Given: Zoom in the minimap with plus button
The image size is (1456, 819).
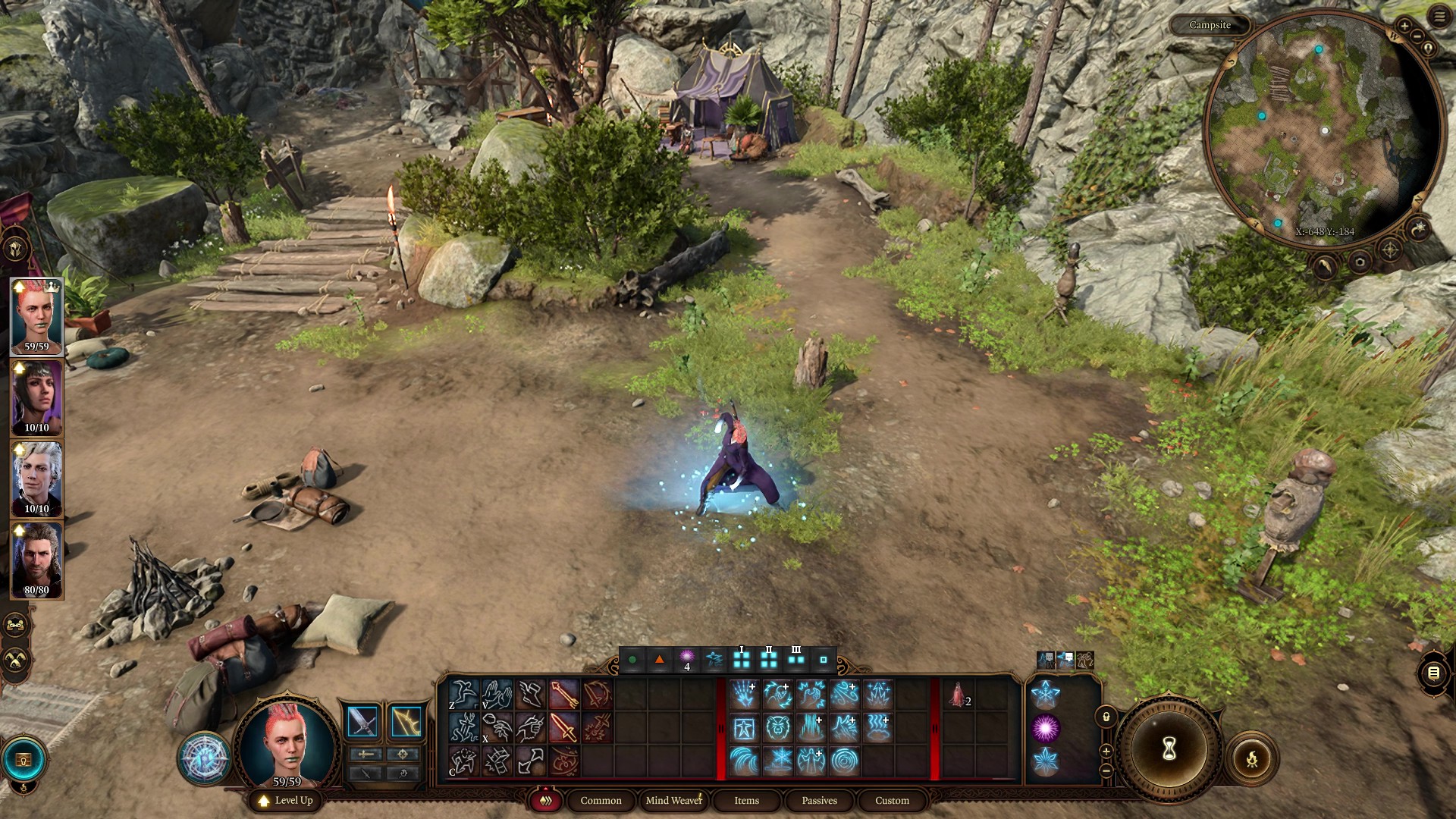Looking at the screenshot, I should (x=1404, y=27).
